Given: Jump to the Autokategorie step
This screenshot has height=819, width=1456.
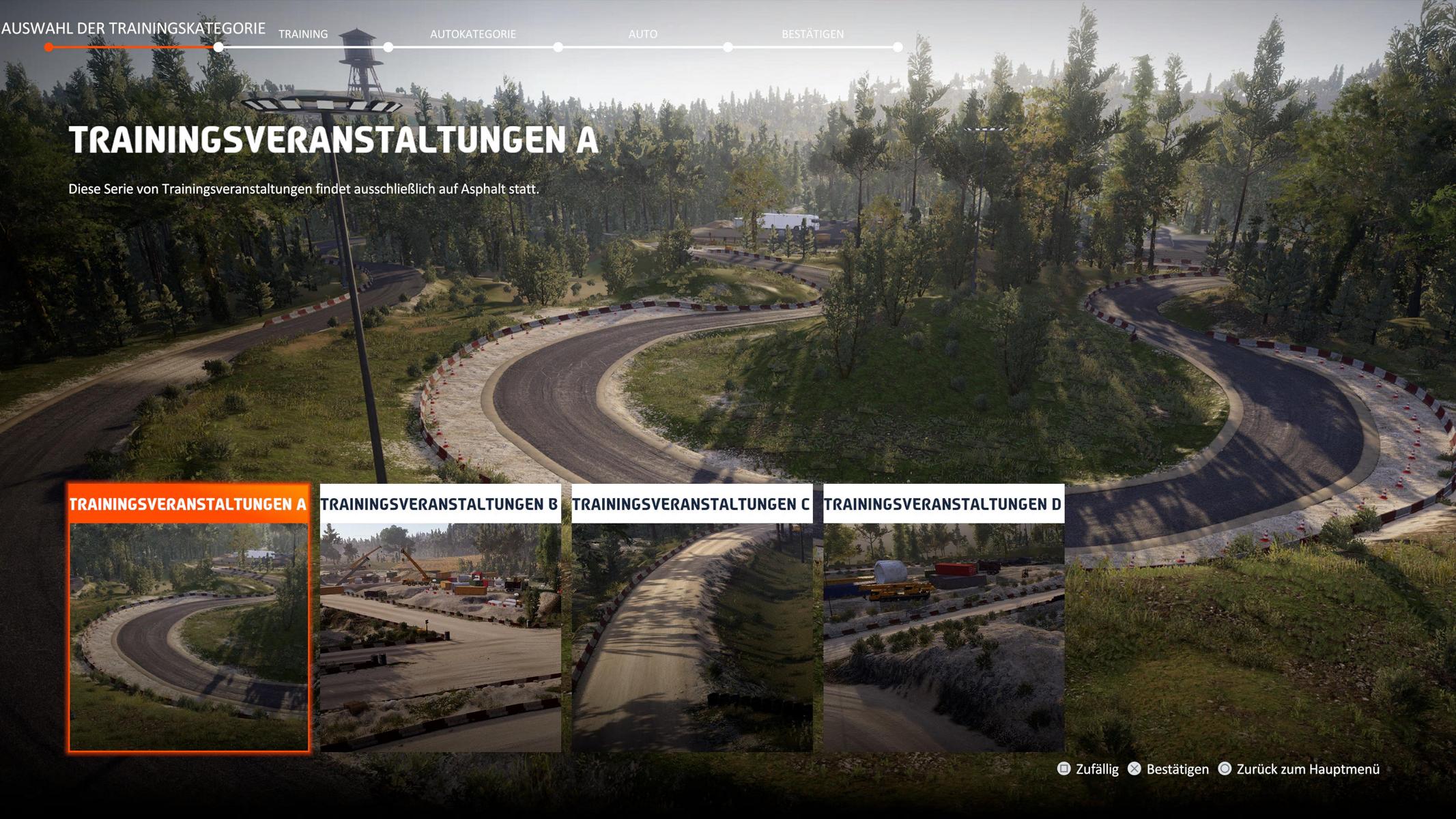Looking at the screenshot, I should [472, 34].
